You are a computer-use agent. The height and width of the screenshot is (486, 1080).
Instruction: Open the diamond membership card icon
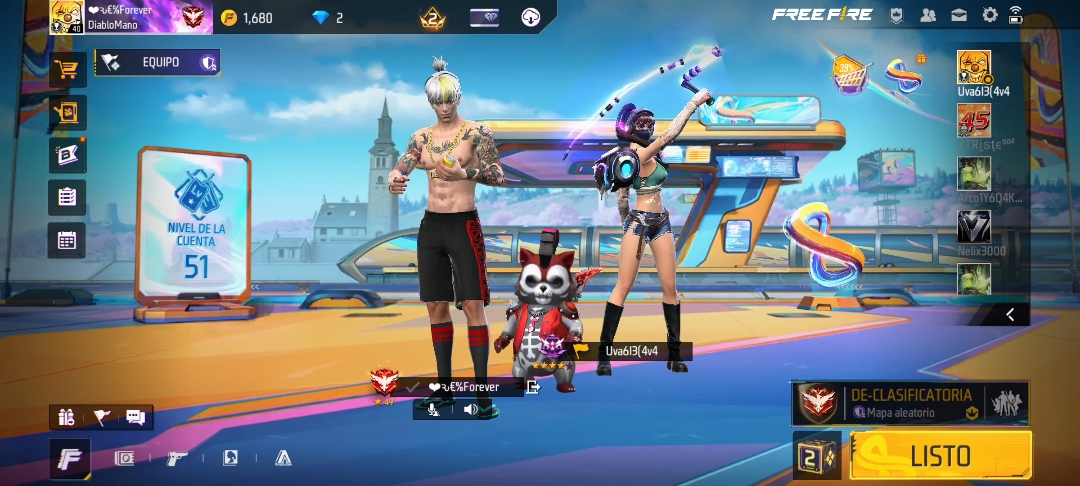point(484,17)
